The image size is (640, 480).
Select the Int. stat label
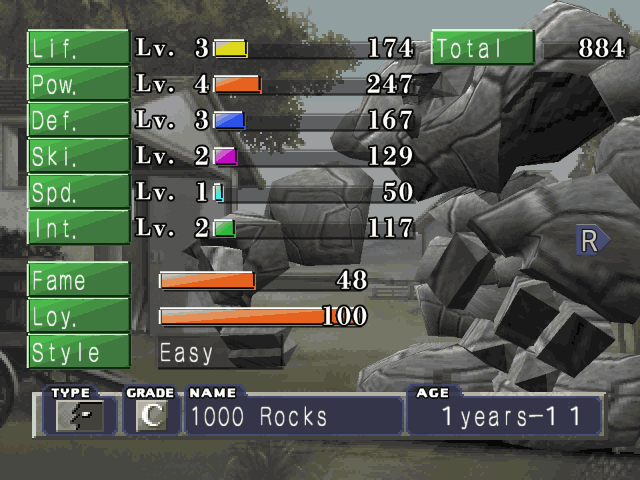(78, 228)
